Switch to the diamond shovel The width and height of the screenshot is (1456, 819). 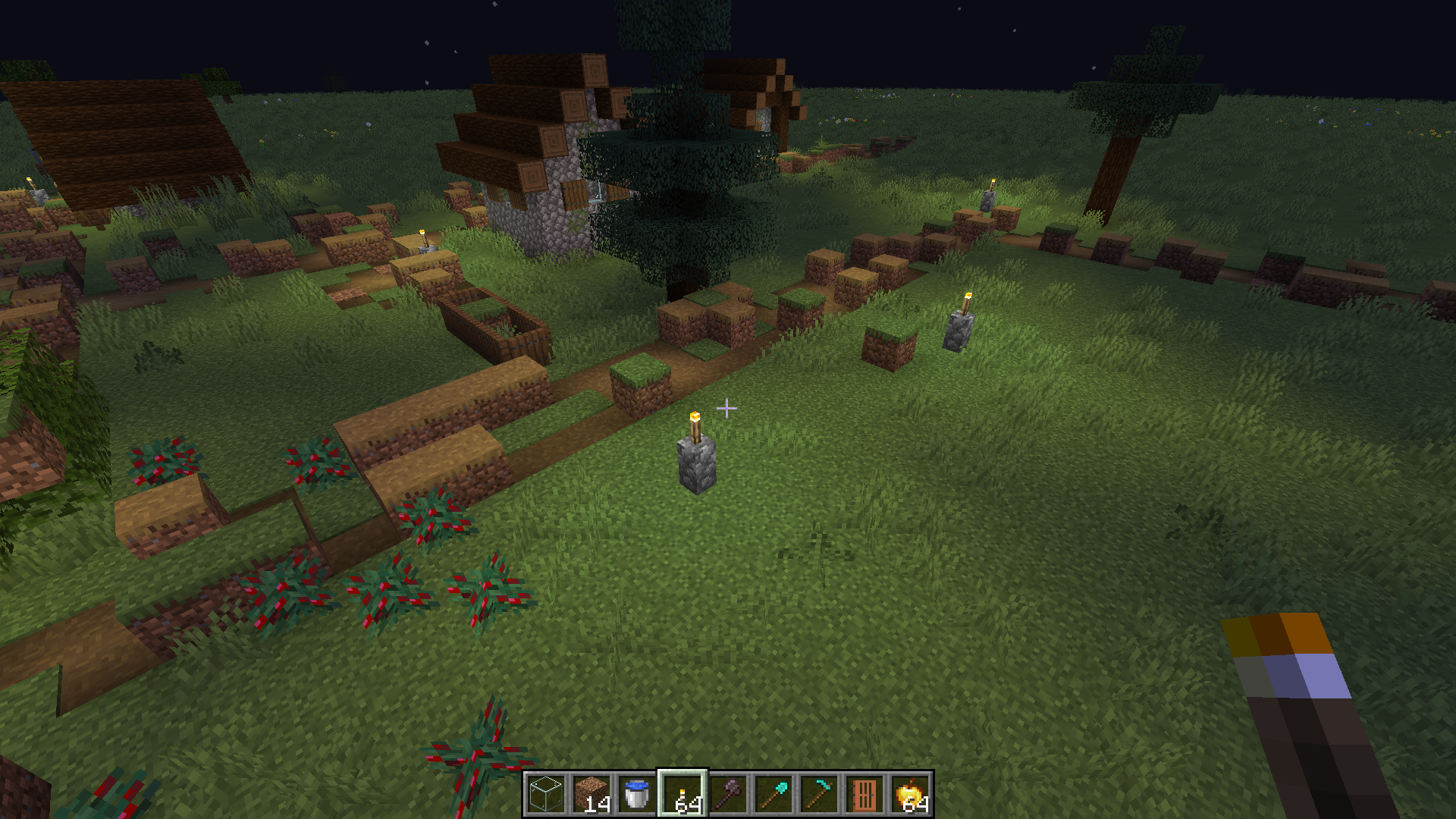pos(773,794)
